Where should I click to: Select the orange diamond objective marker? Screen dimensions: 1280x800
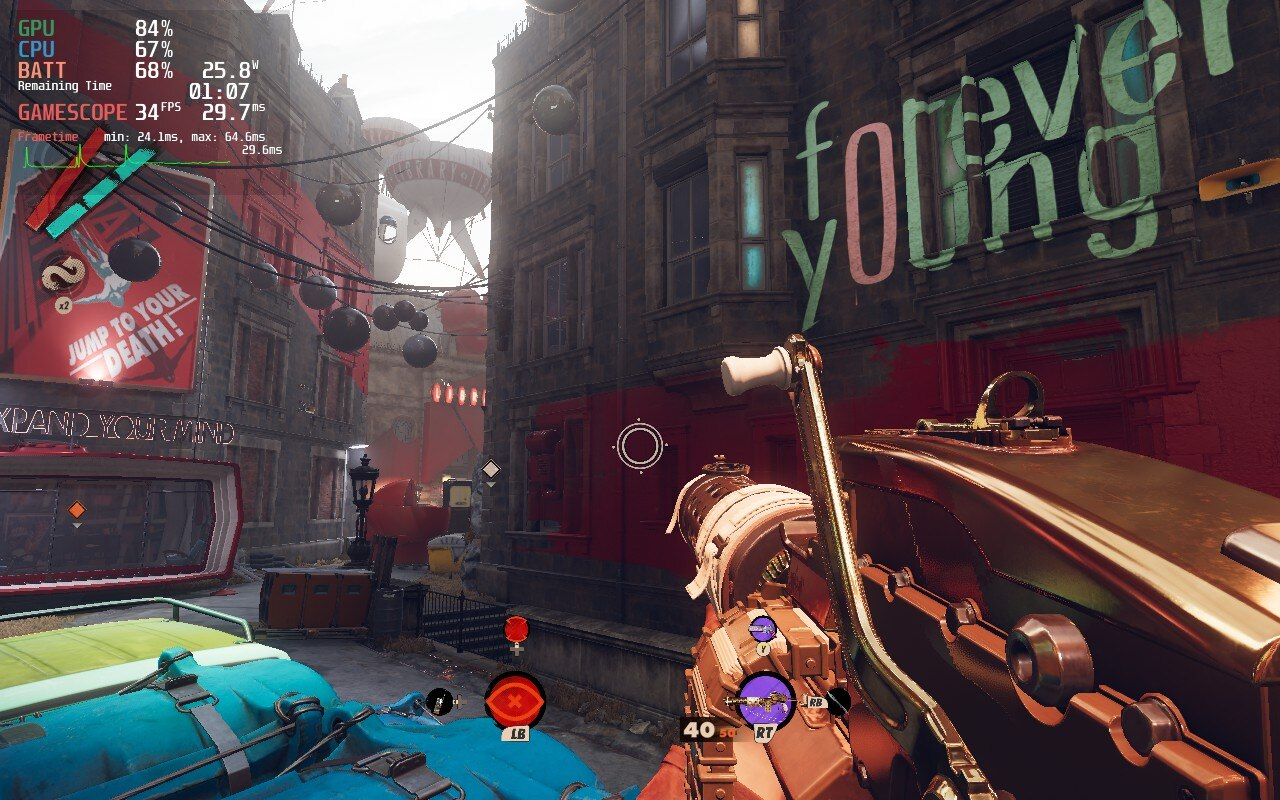point(77,511)
